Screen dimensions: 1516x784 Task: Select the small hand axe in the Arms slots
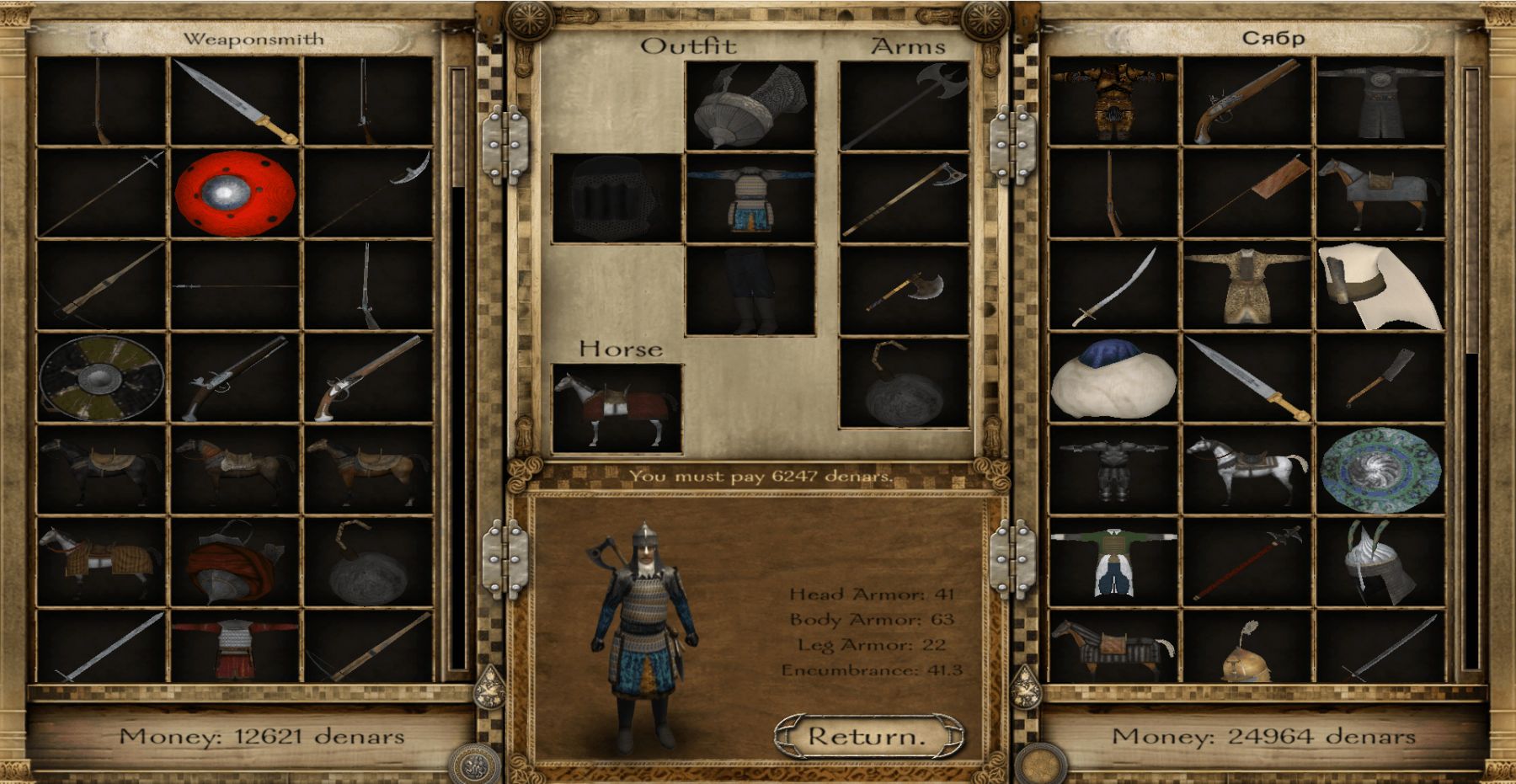click(904, 291)
